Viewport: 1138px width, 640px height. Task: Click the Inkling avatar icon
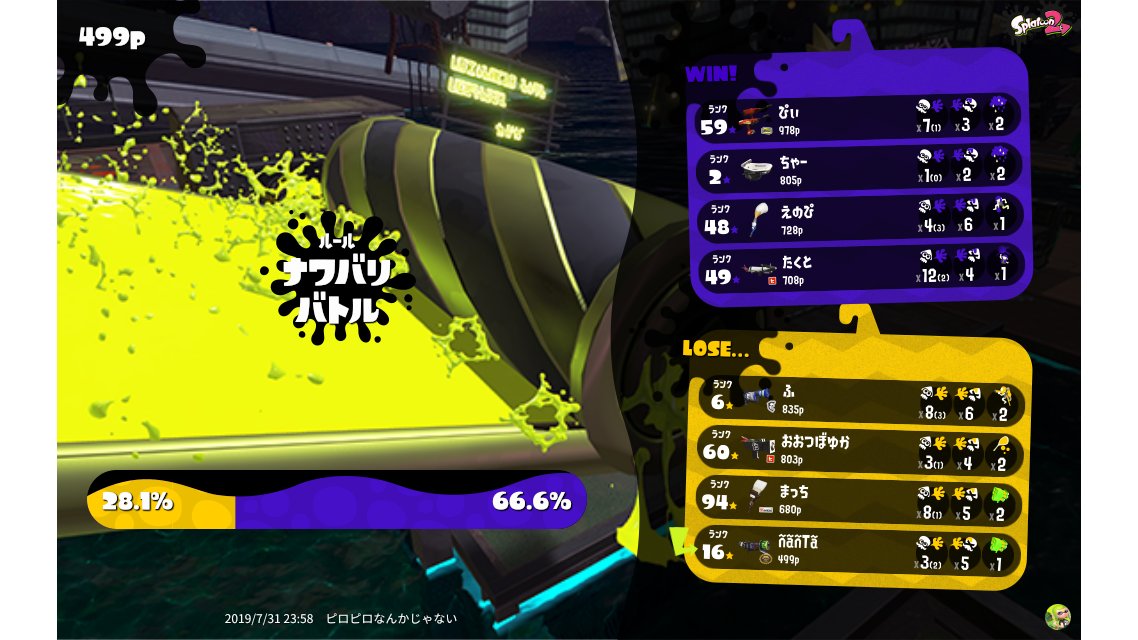click(1057, 616)
